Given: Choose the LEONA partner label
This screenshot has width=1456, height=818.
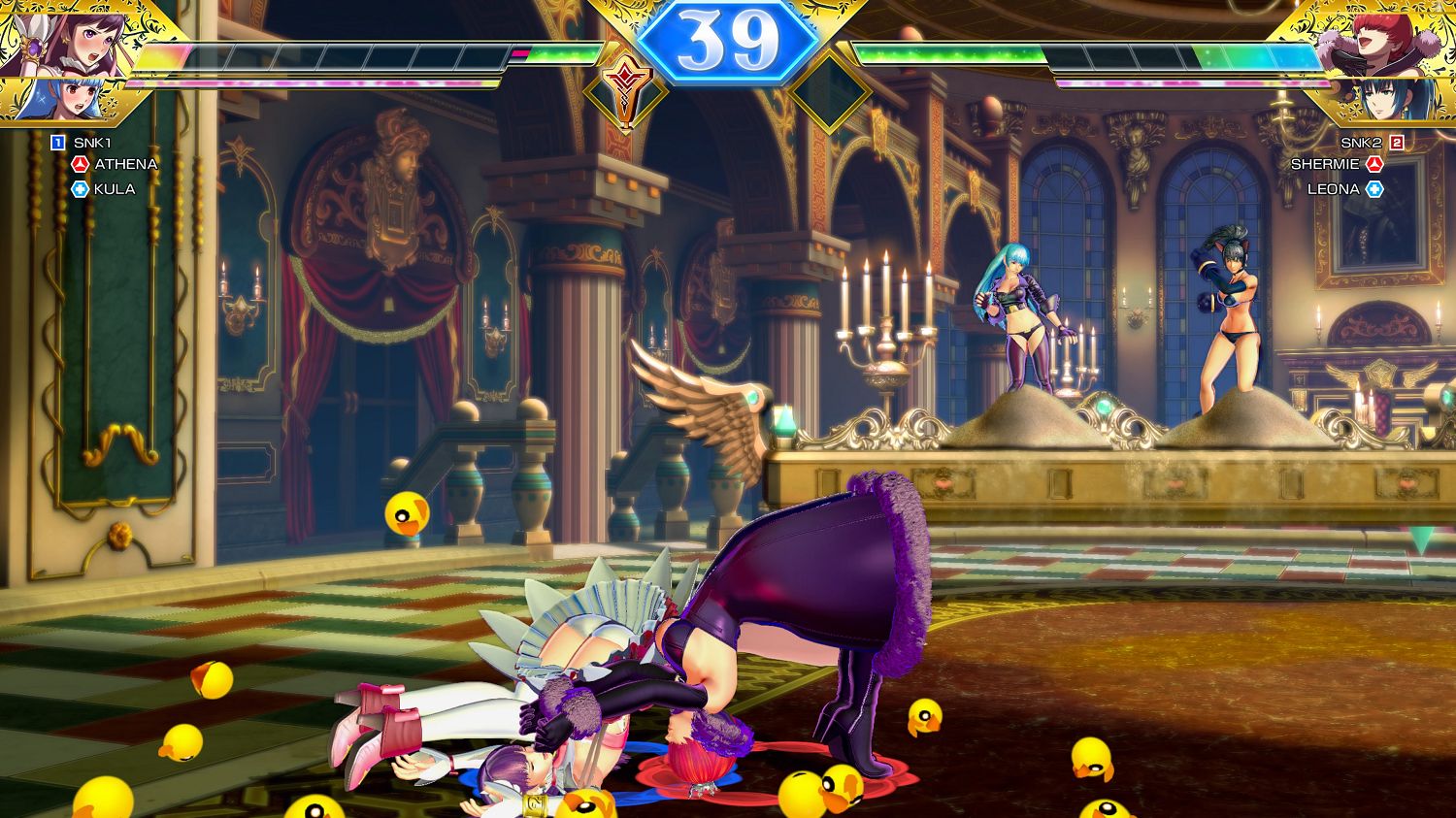Looking at the screenshot, I should pos(1333,189).
